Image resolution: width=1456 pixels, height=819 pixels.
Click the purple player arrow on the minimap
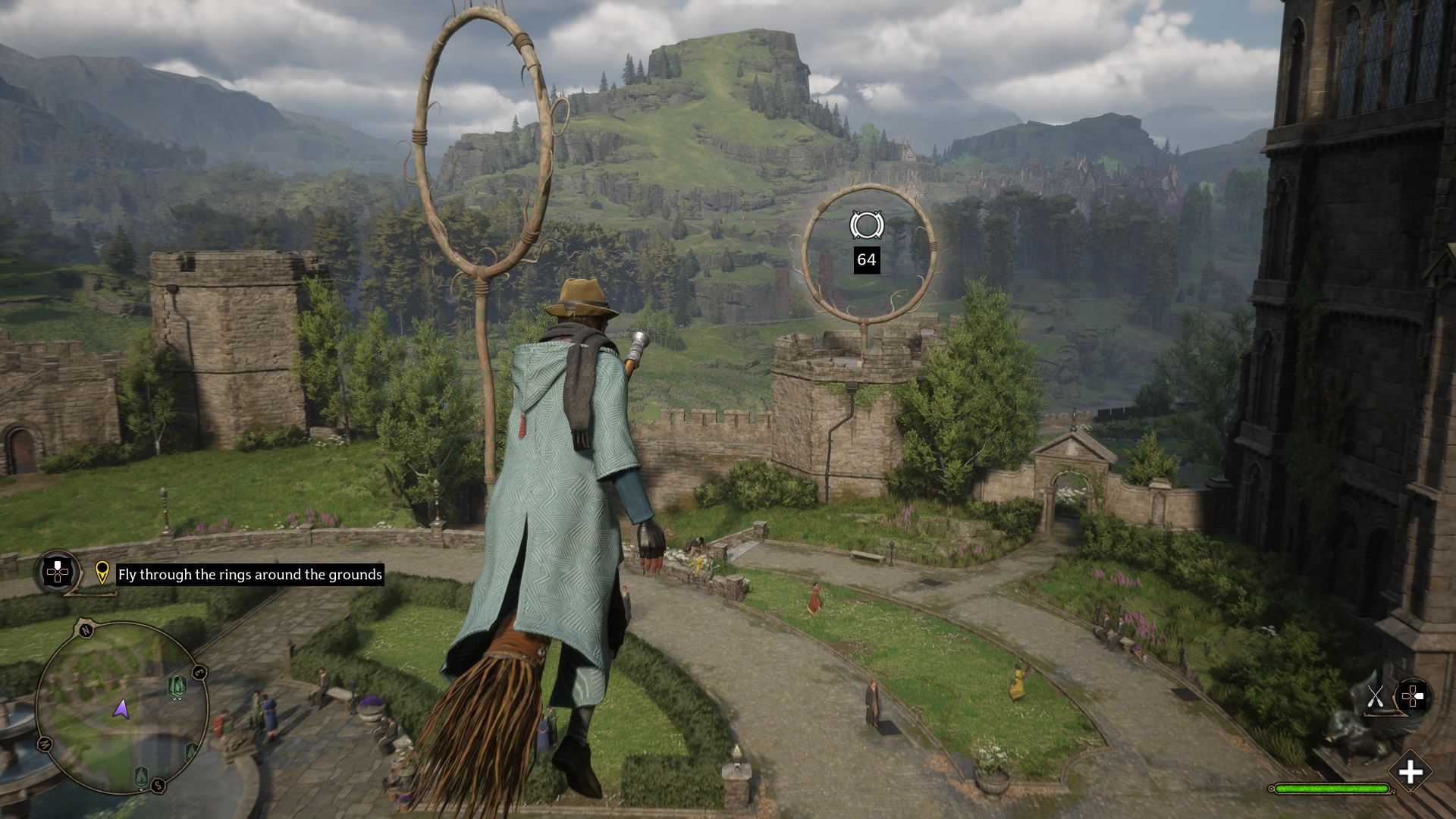tap(121, 709)
